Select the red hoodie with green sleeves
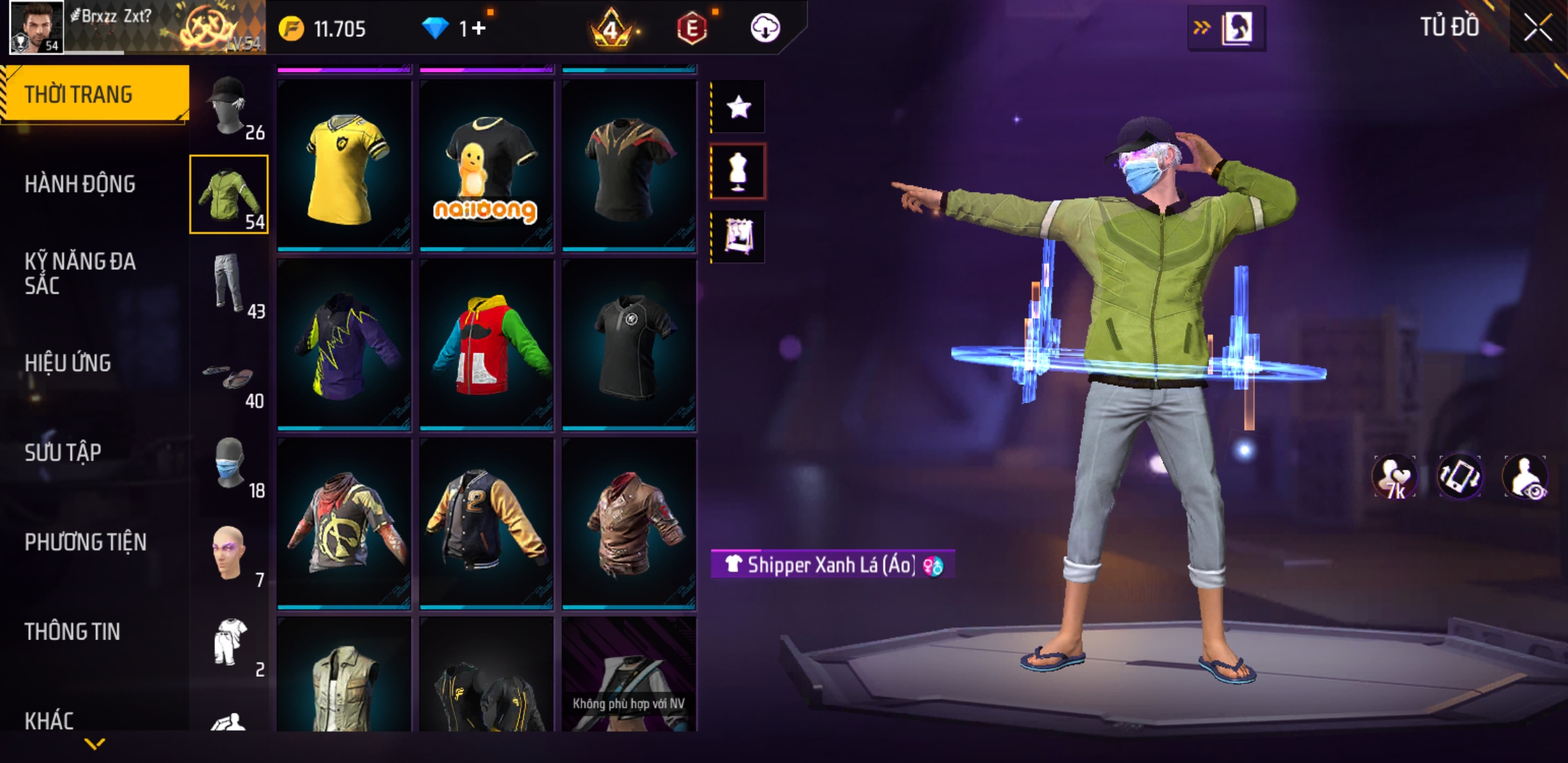The width and height of the screenshot is (1568, 763). (x=487, y=345)
